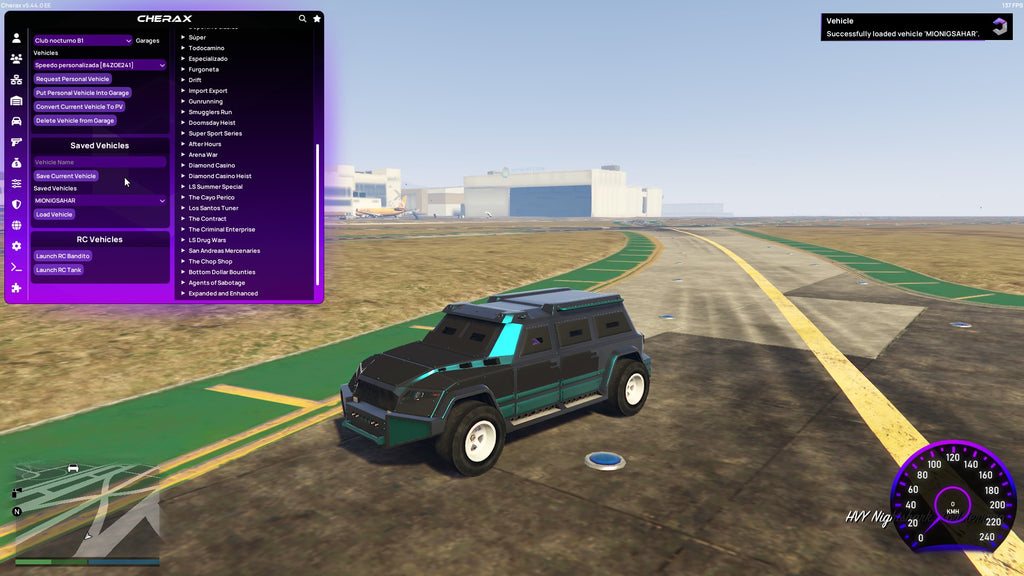This screenshot has width=1024, height=576.
Task: Choose Put Personal Vehicle Into Garage
Action: 82,93
